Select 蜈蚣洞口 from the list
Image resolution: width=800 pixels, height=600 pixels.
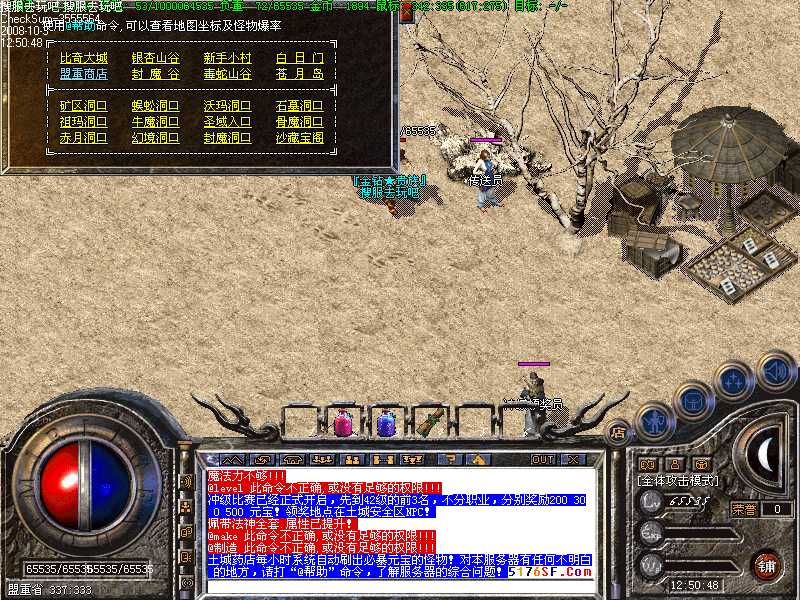[x=156, y=105]
